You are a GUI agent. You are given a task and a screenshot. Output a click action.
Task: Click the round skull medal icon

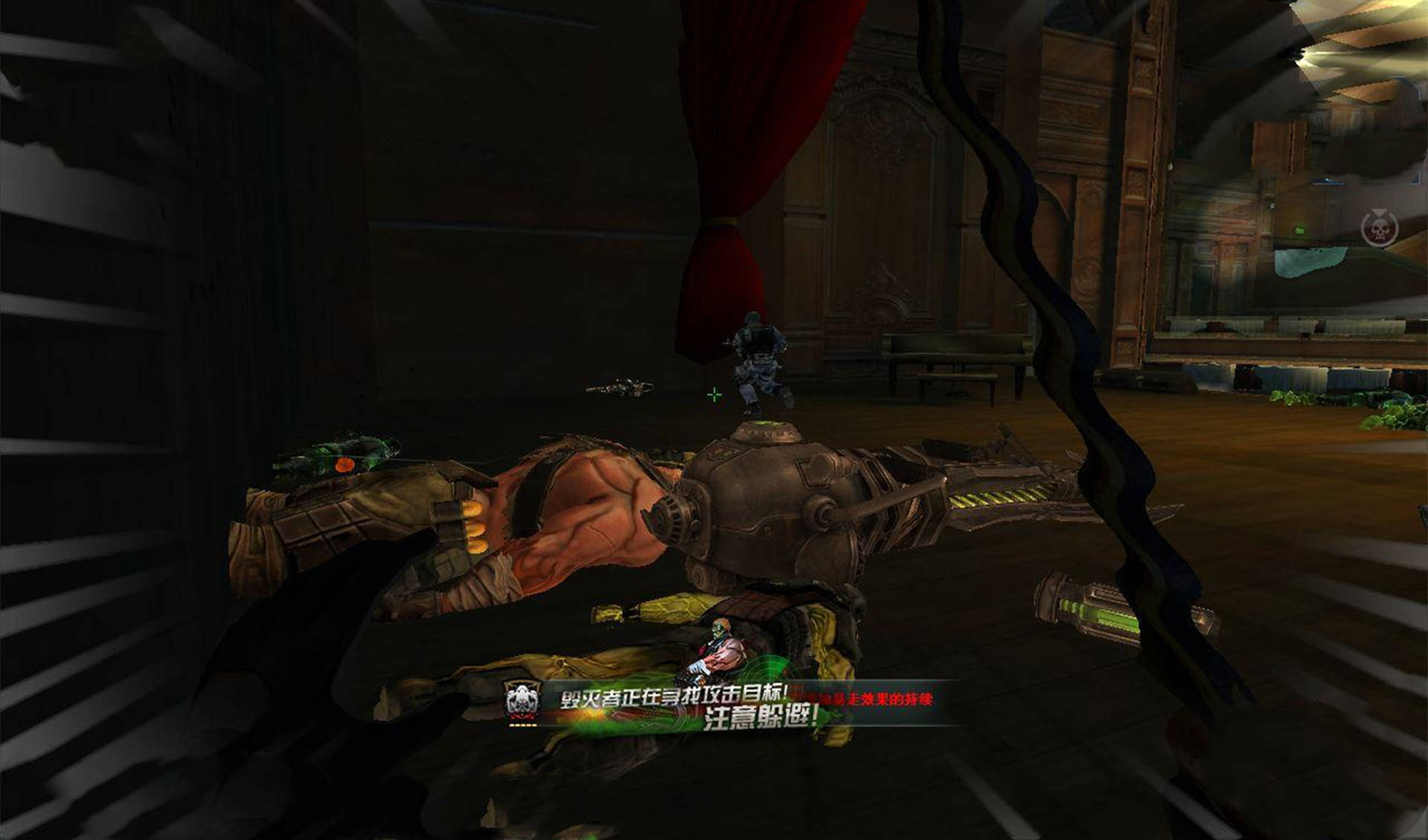[x=1380, y=228]
